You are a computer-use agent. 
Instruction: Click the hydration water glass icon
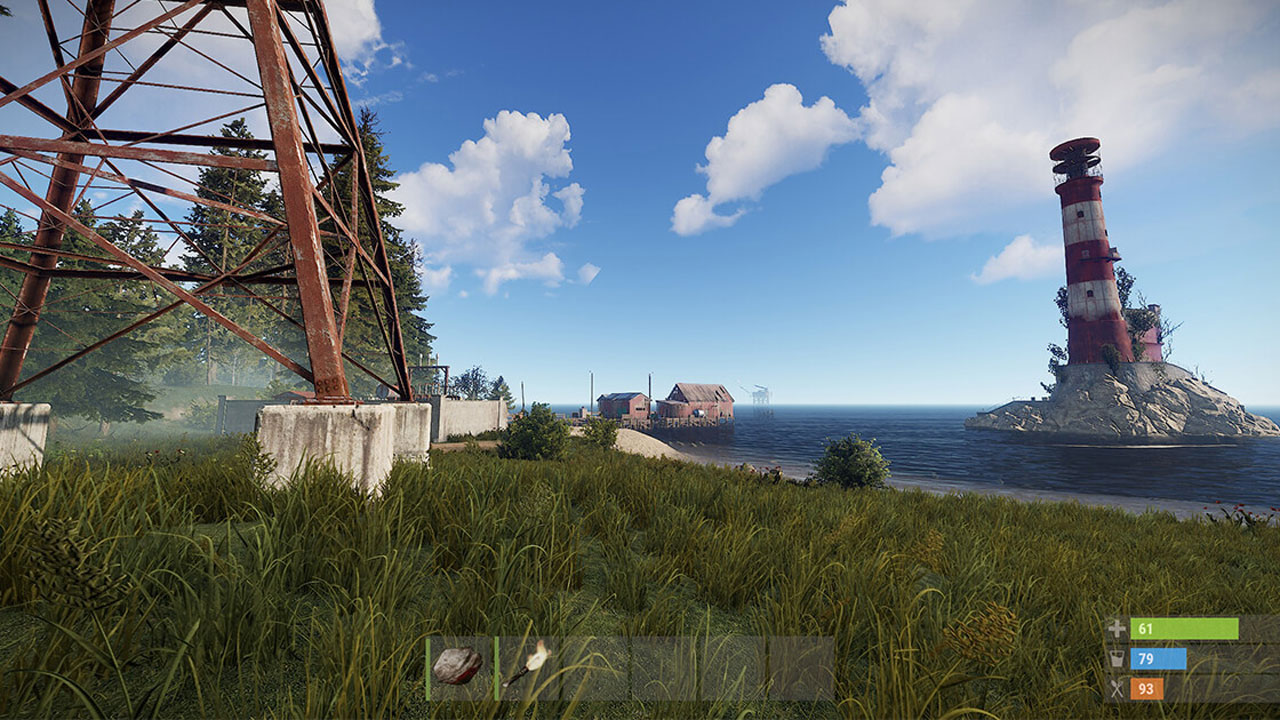coord(1117,658)
